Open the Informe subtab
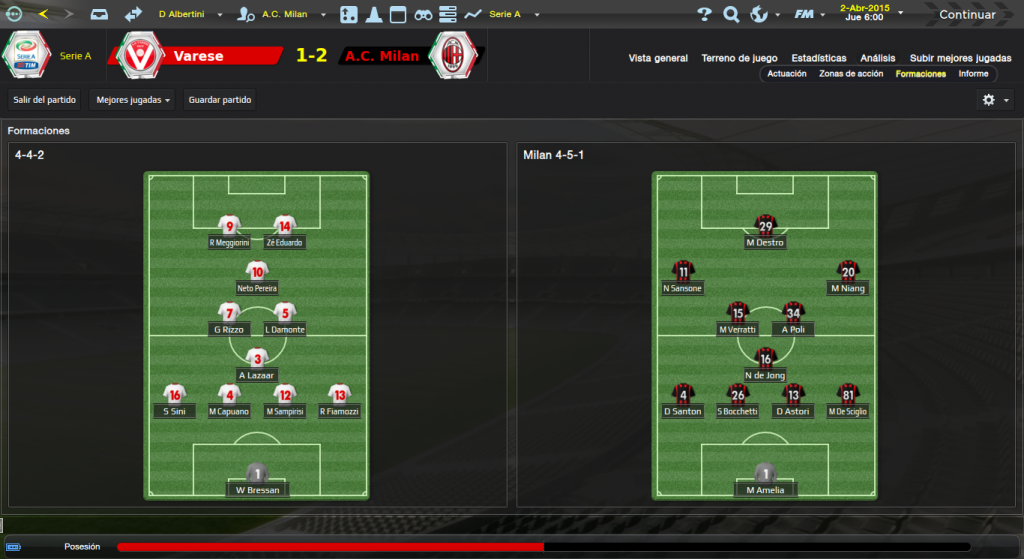 973,74
